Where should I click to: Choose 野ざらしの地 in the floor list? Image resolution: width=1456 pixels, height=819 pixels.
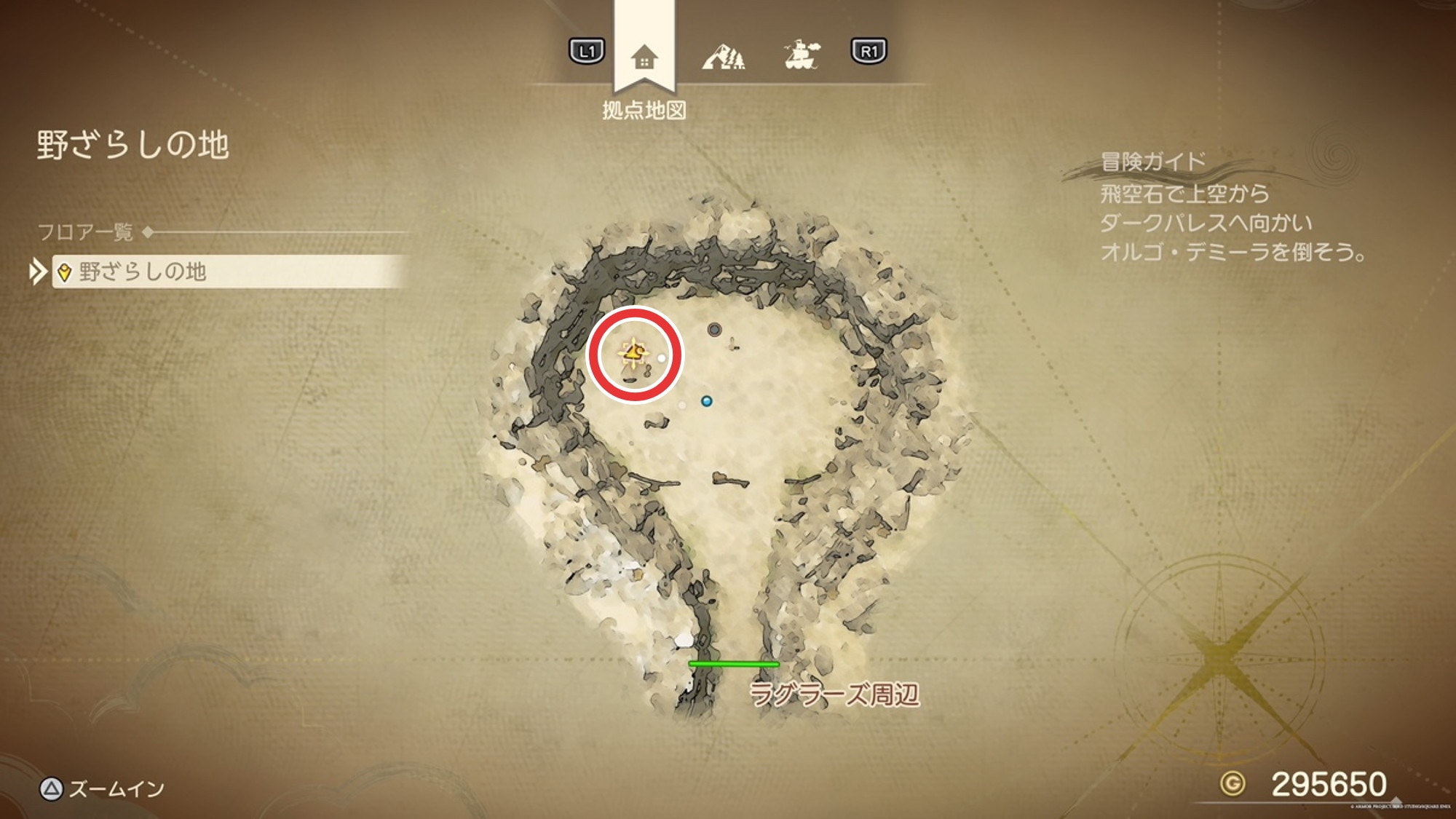point(227,272)
